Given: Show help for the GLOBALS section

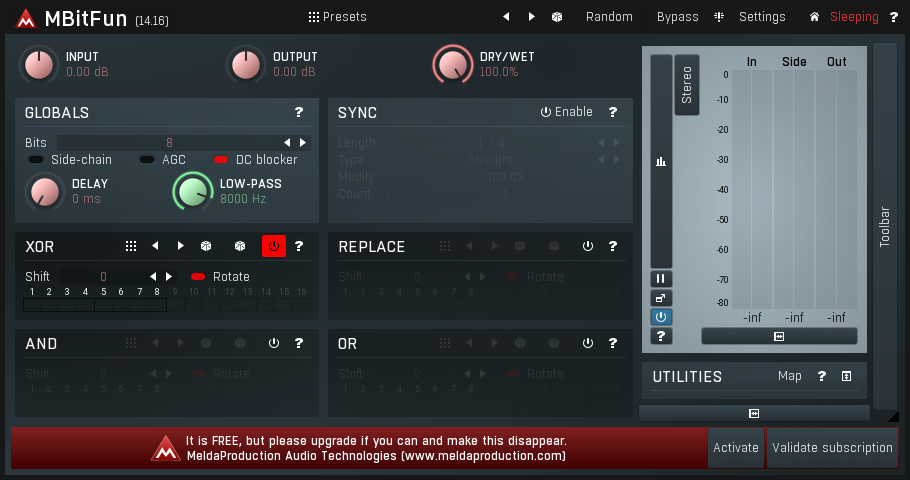Looking at the screenshot, I should 298,113.
